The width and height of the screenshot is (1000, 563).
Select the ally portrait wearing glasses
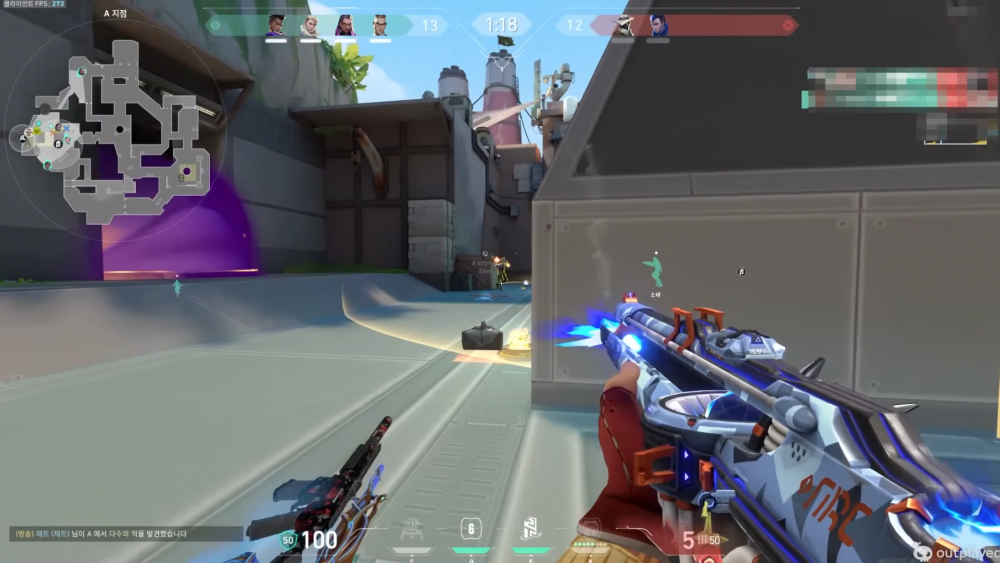click(380, 26)
